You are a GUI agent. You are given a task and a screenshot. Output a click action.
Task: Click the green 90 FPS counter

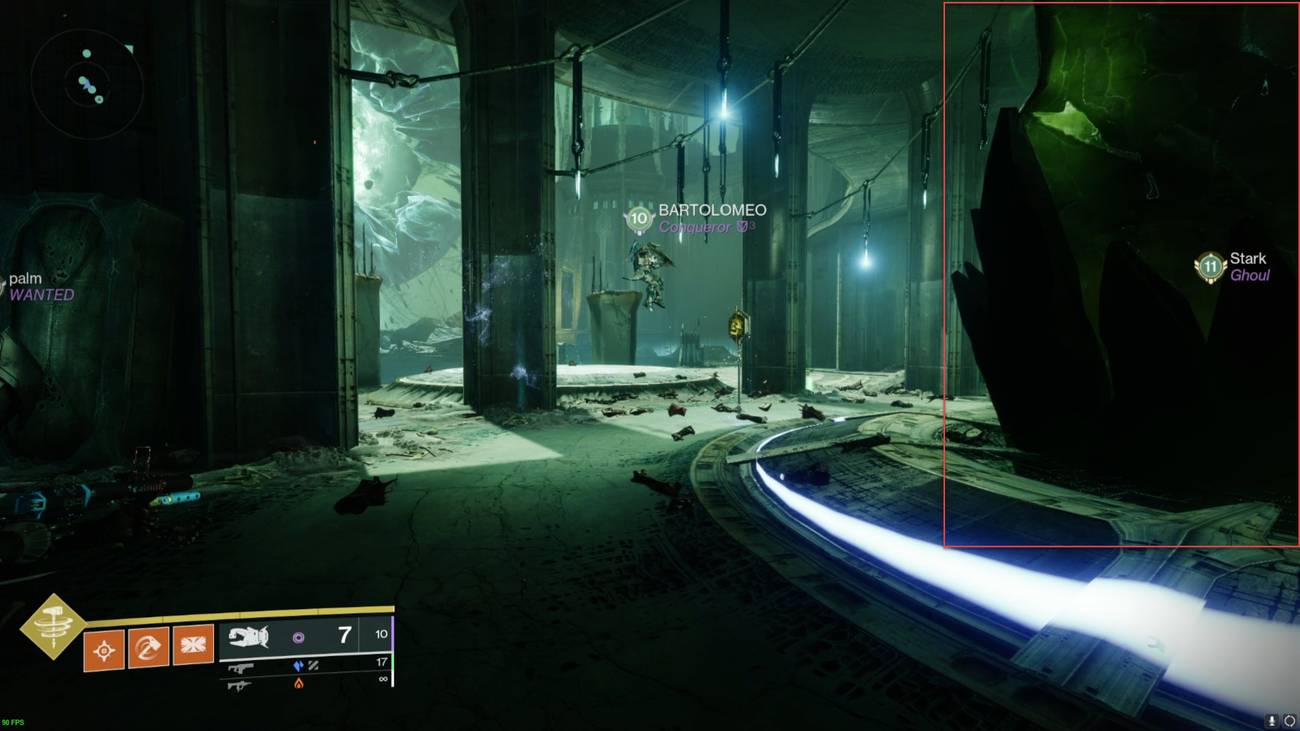pos(12,721)
